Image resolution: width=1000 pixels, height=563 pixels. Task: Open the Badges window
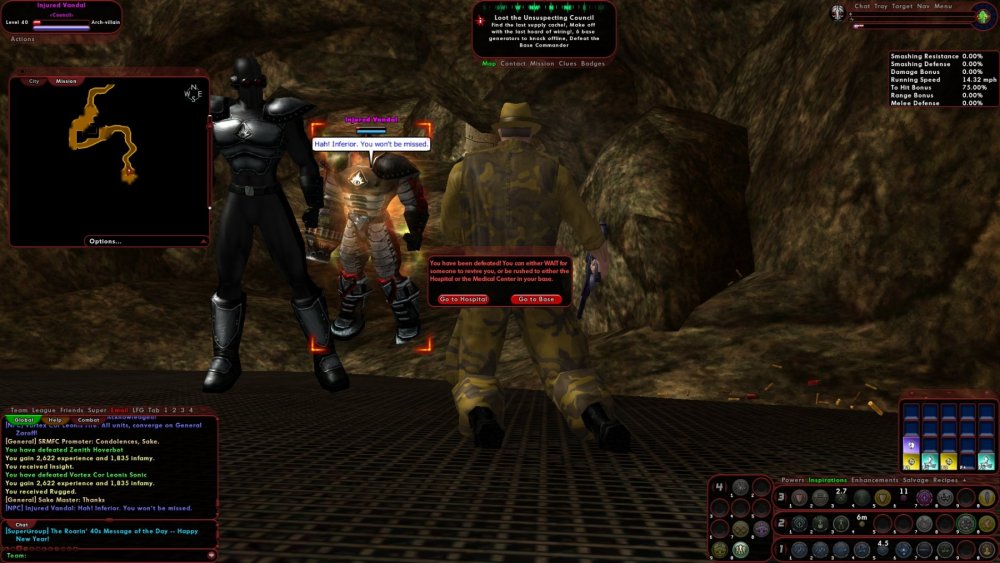(x=593, y=63)
